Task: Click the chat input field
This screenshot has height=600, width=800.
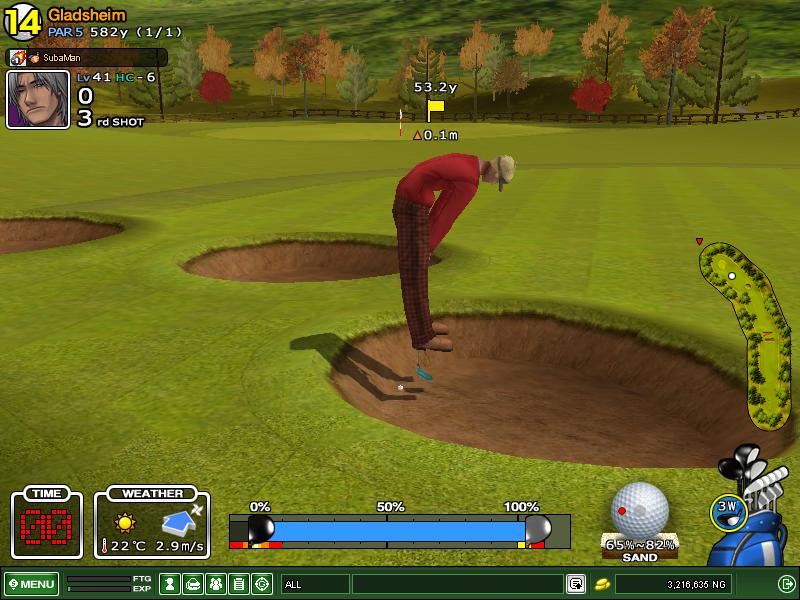Action: point(457,583)
